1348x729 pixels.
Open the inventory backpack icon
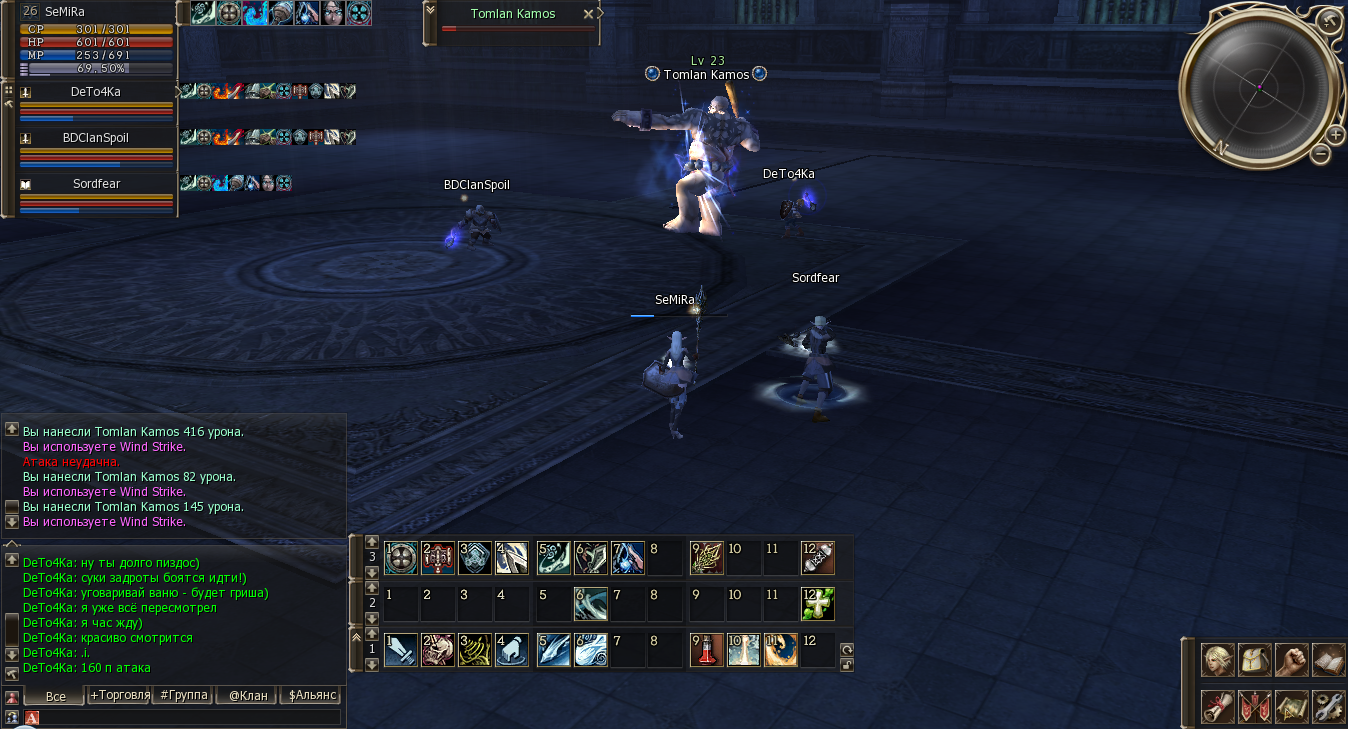(1255, 660)
